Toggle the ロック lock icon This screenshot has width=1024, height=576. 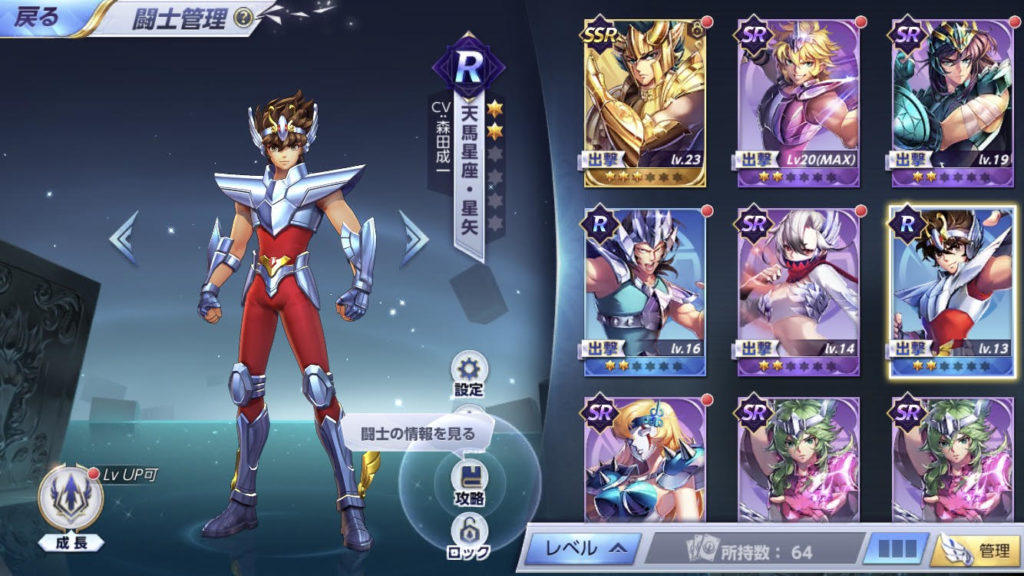coord(468,535)
